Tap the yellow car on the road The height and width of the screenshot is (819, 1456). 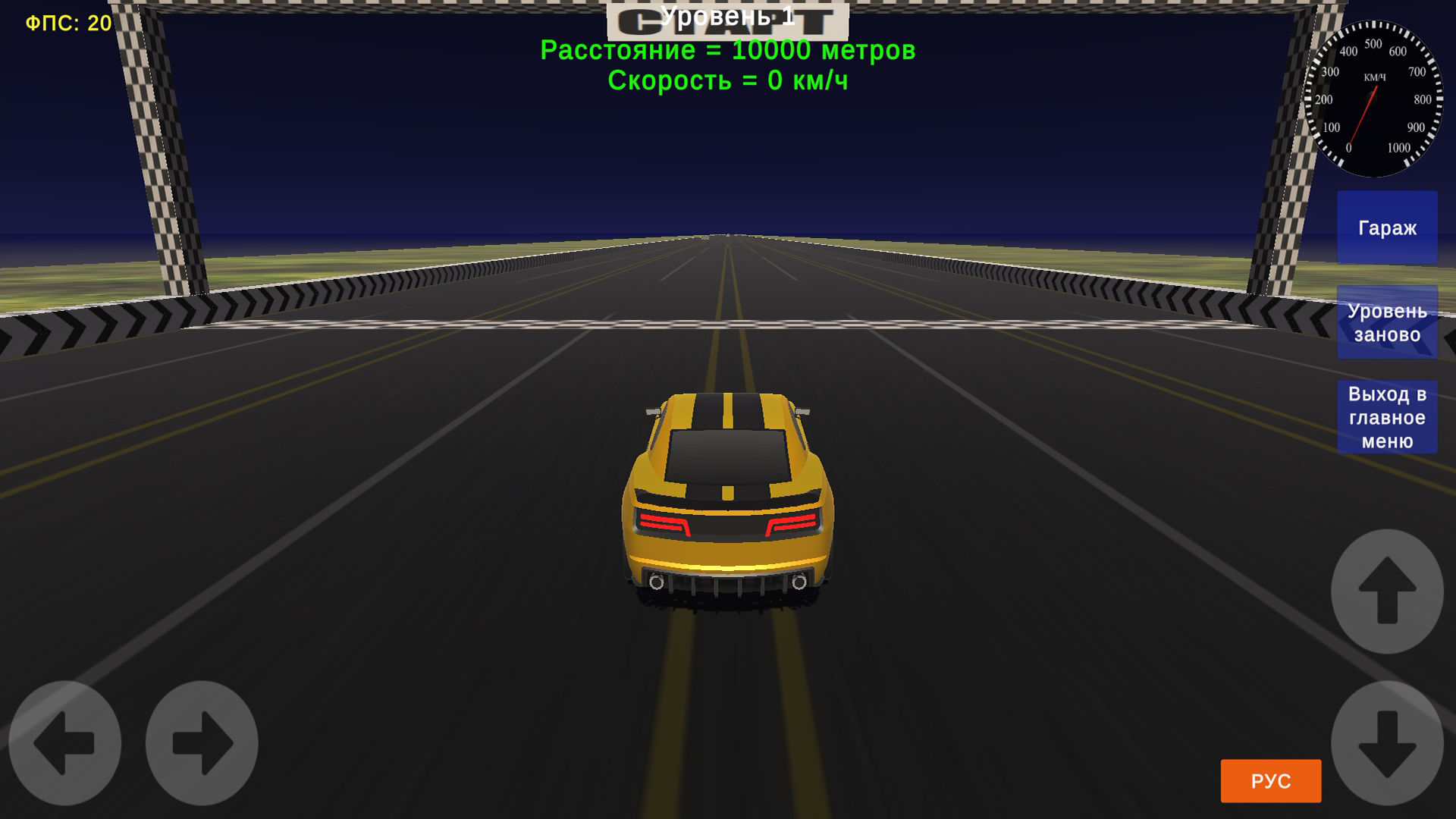coord(728,493)
